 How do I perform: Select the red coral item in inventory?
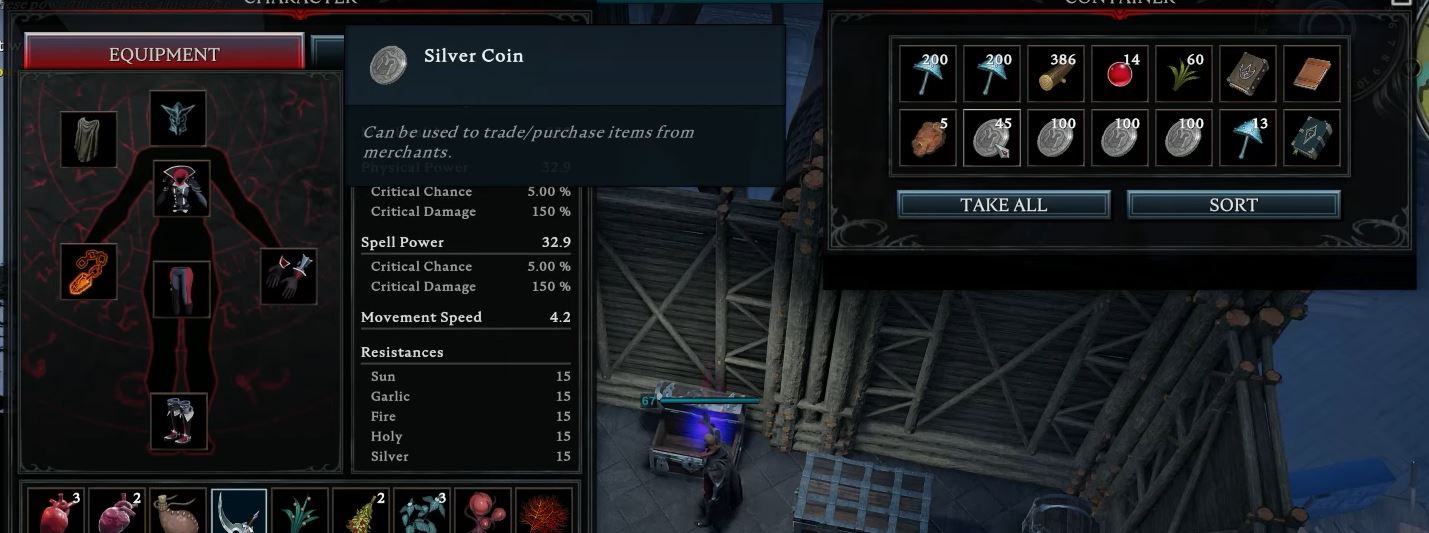[x=545, y=512]
